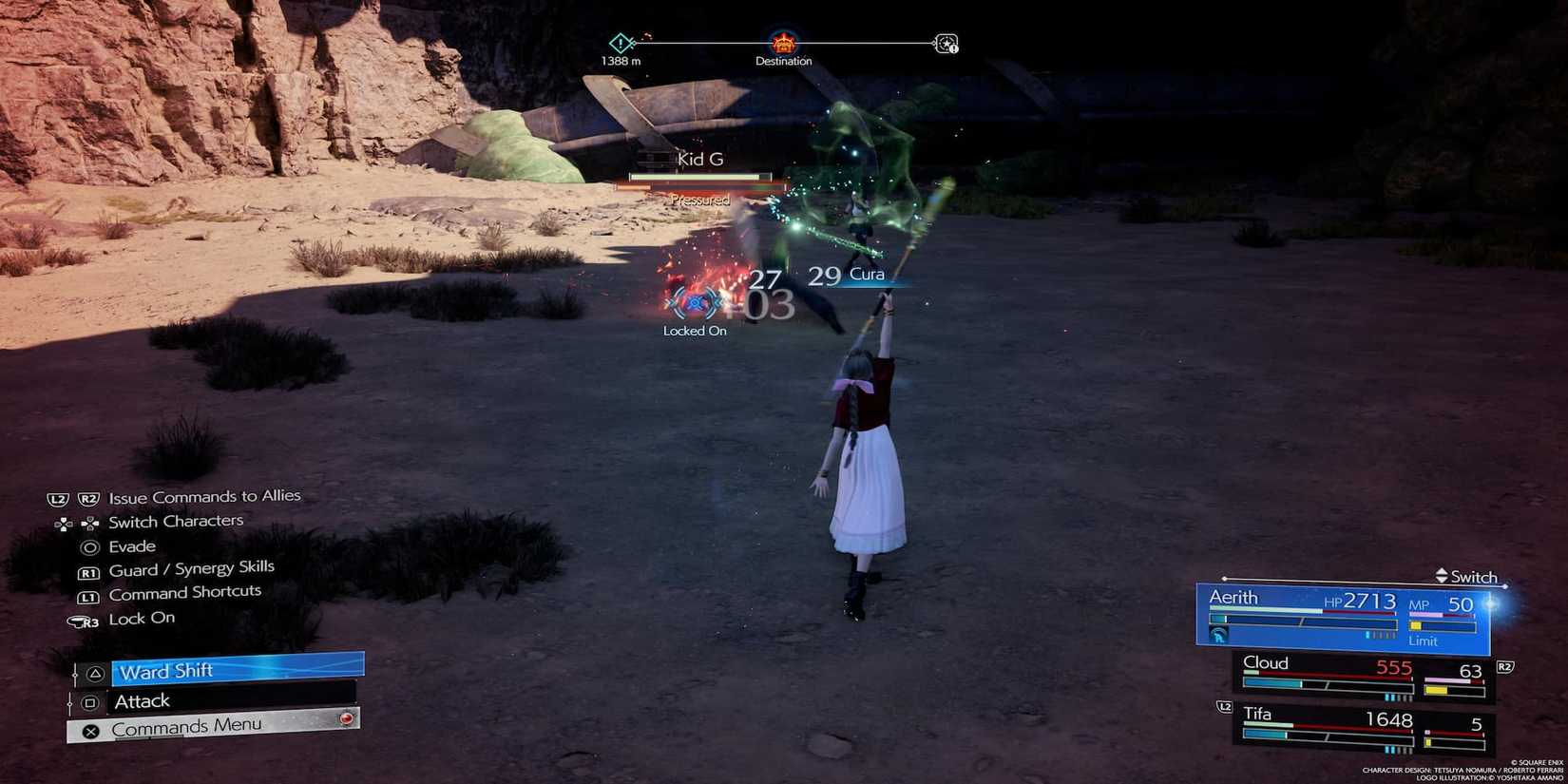The width and height of the screenshot is (1568, 784).
Task: Expand Command Shortcuts via L1 label
Action: 89,592
